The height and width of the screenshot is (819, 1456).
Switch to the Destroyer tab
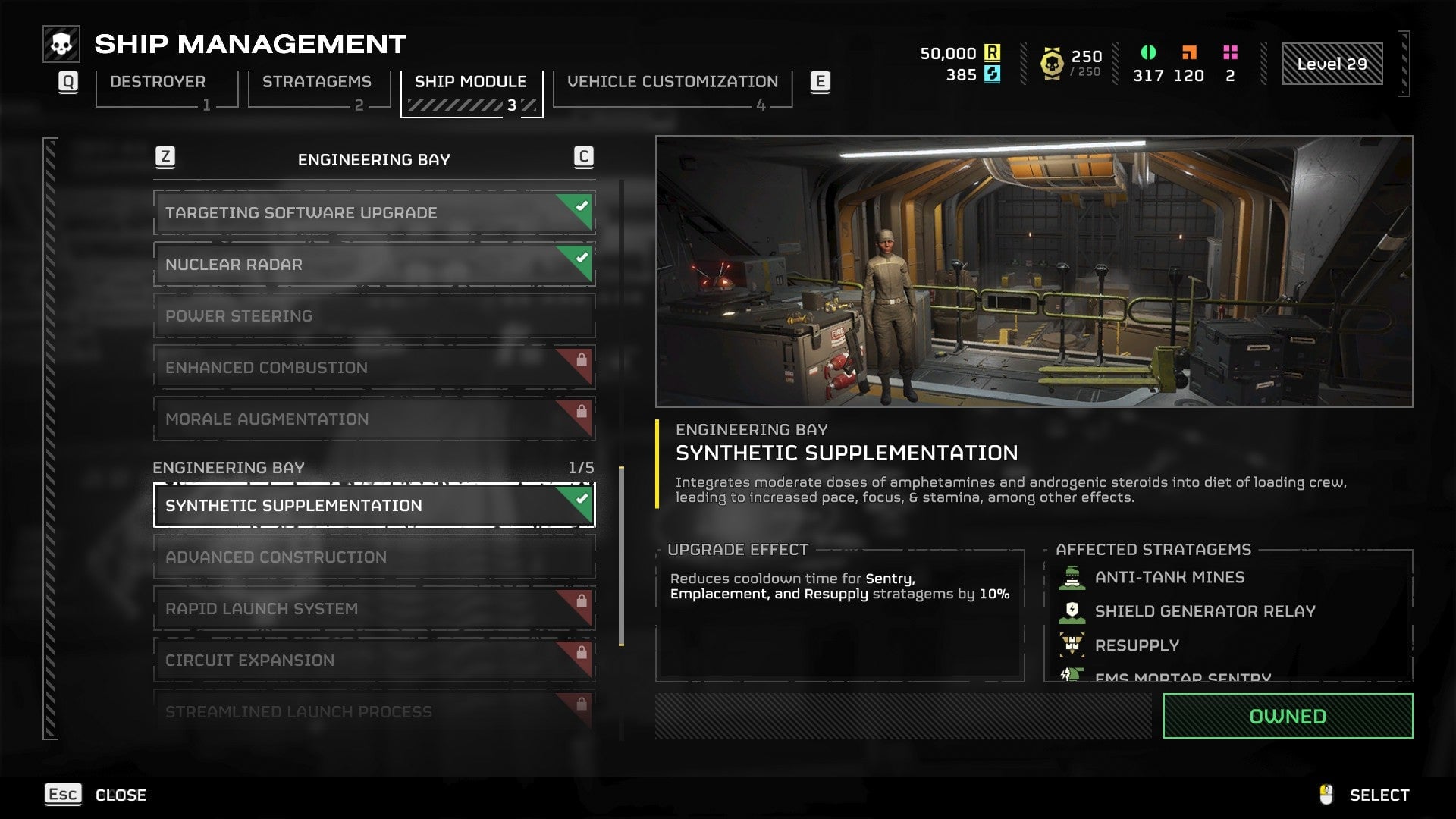point(158,82)
